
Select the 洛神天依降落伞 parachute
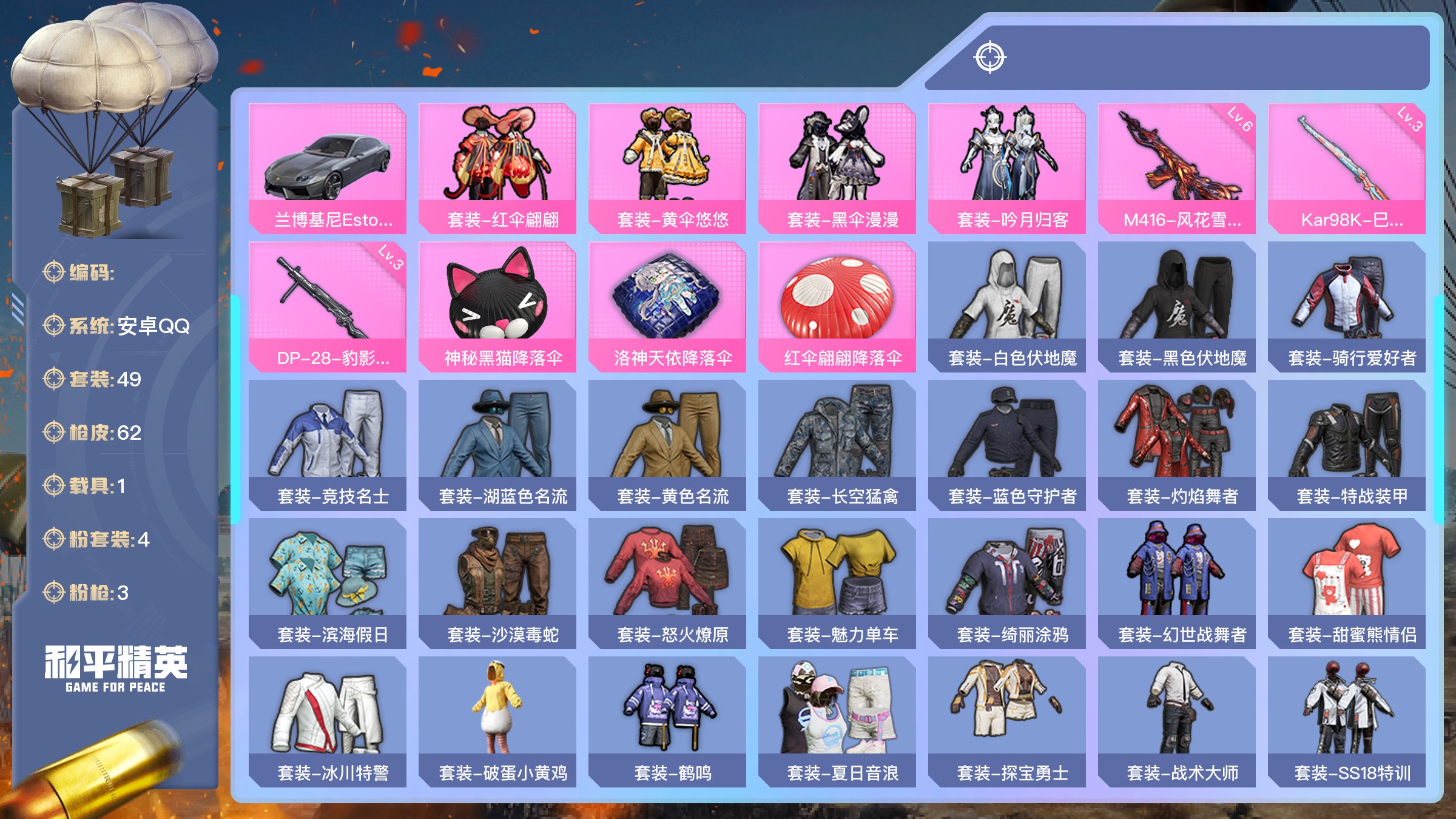click(x=667, y=306)
